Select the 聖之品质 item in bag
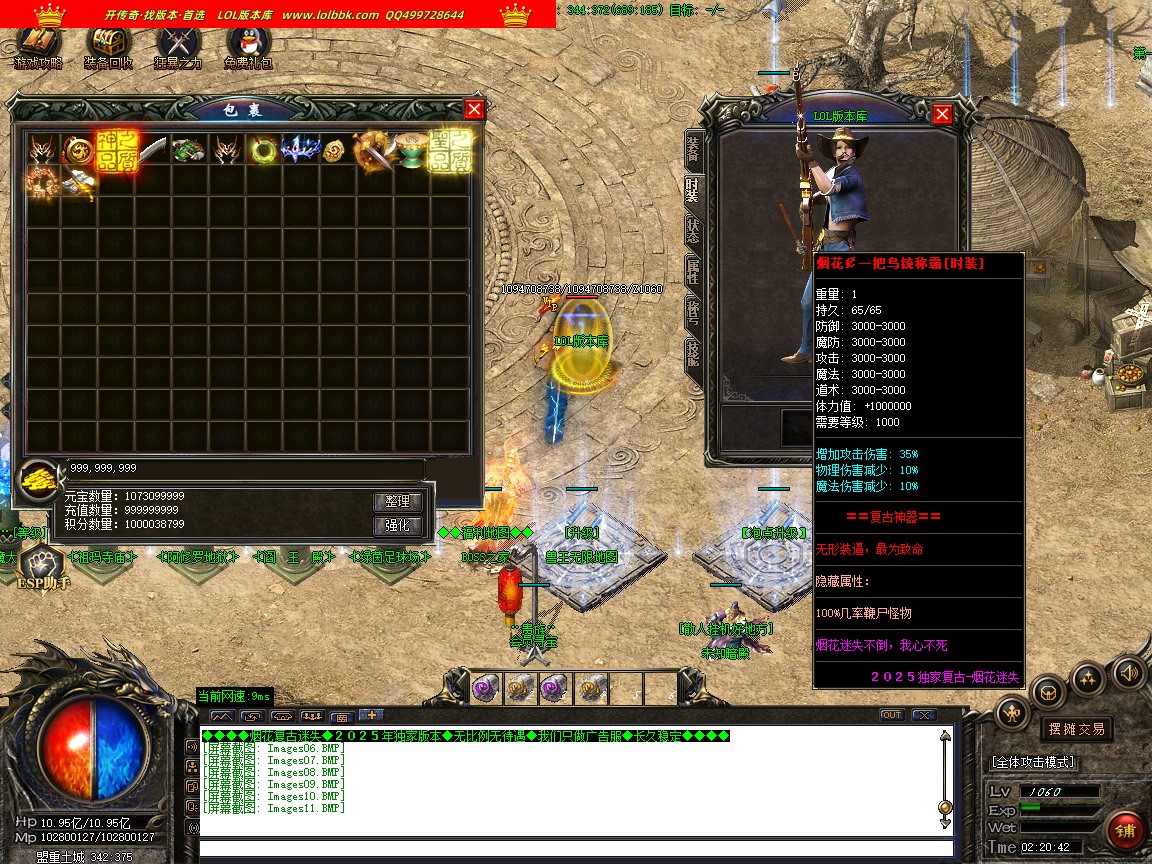1152x864 pixels. pos(450,149)
